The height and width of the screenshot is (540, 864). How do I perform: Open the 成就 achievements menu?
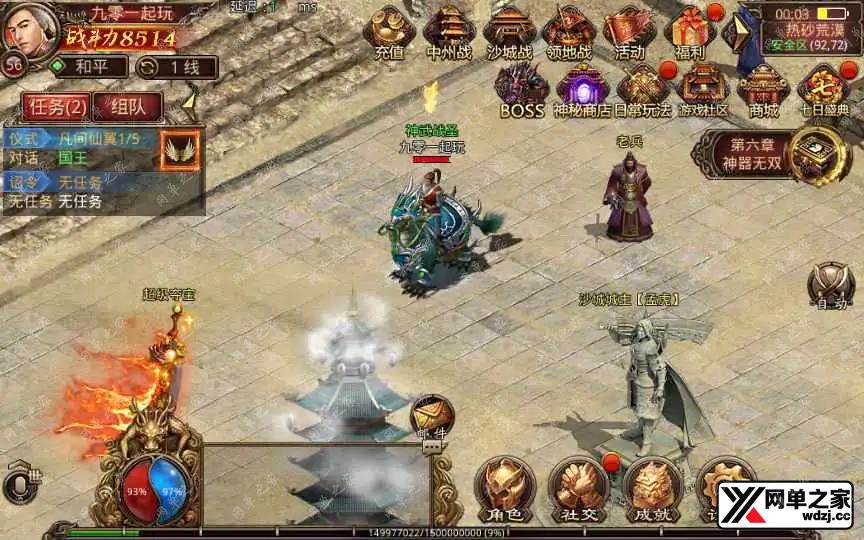point(651,487)
